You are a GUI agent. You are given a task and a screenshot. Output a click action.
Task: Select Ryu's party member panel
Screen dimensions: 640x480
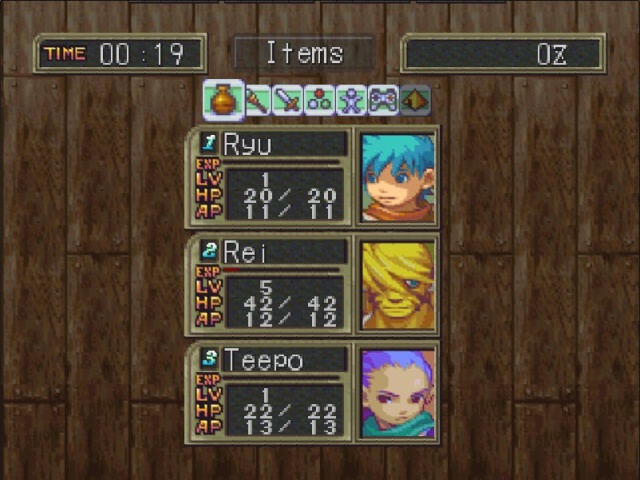click(270, 177)
